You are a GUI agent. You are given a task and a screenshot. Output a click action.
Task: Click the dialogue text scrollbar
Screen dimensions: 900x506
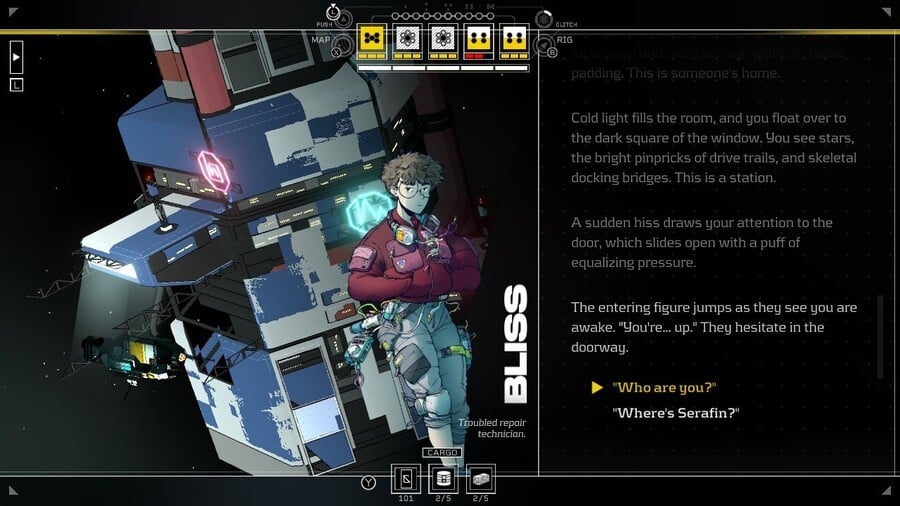click(880, 336)
